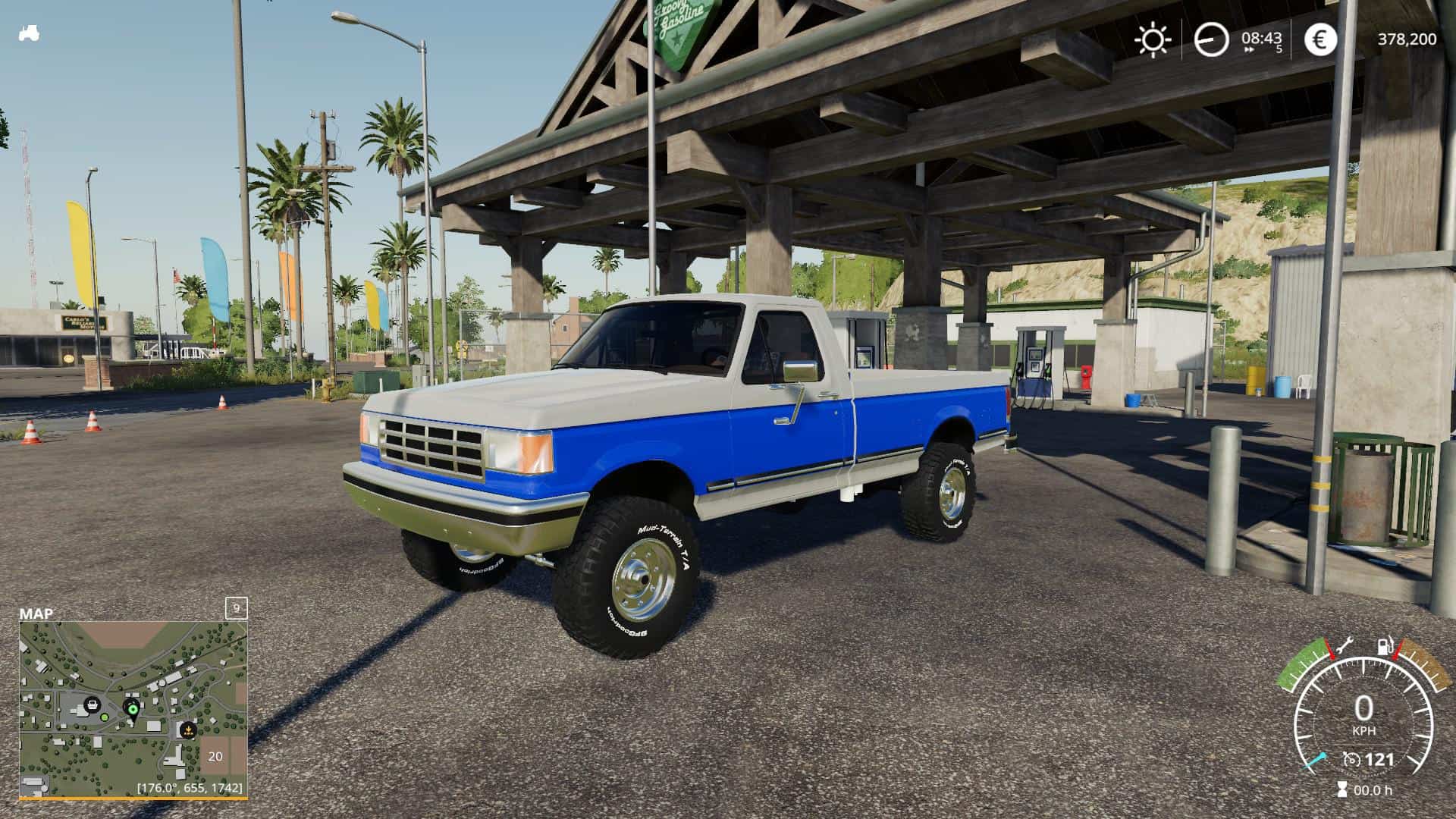
Task: Select the sun weather icon
Action: (1154, 39)
